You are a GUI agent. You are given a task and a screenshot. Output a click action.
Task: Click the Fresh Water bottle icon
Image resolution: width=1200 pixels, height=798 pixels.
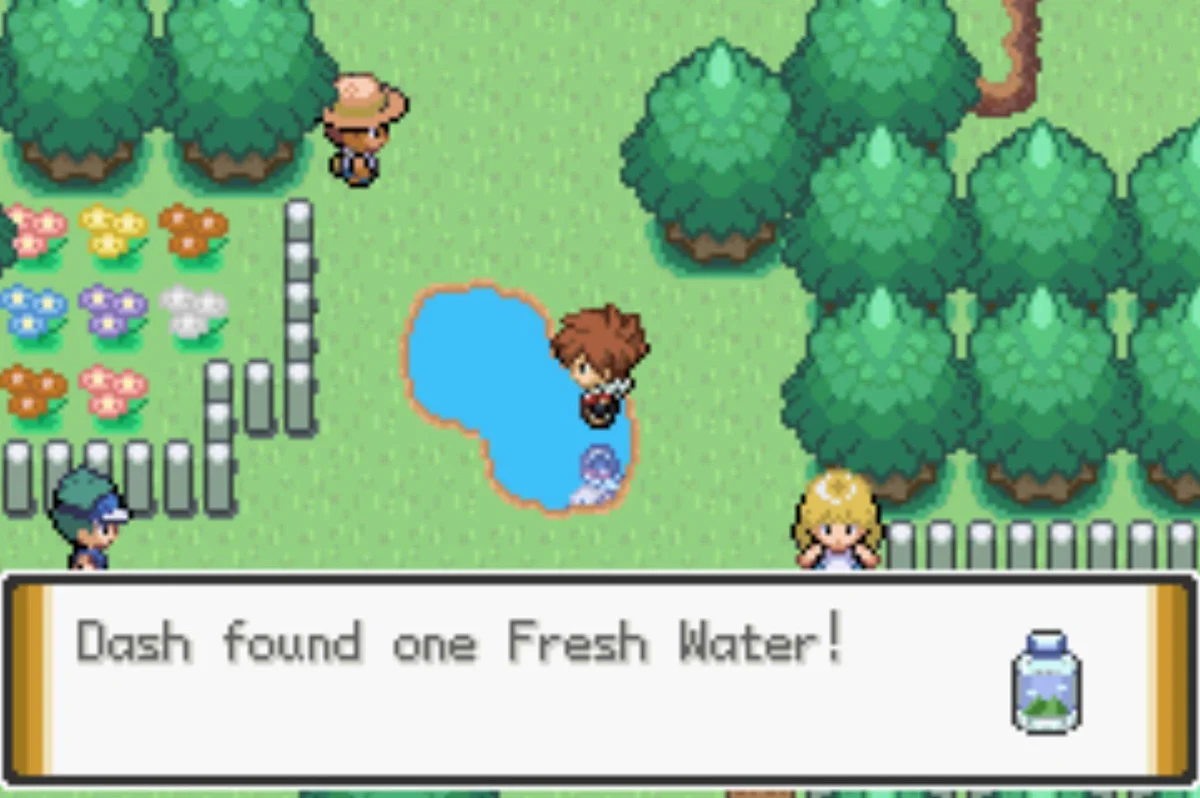pos(1046,682)
